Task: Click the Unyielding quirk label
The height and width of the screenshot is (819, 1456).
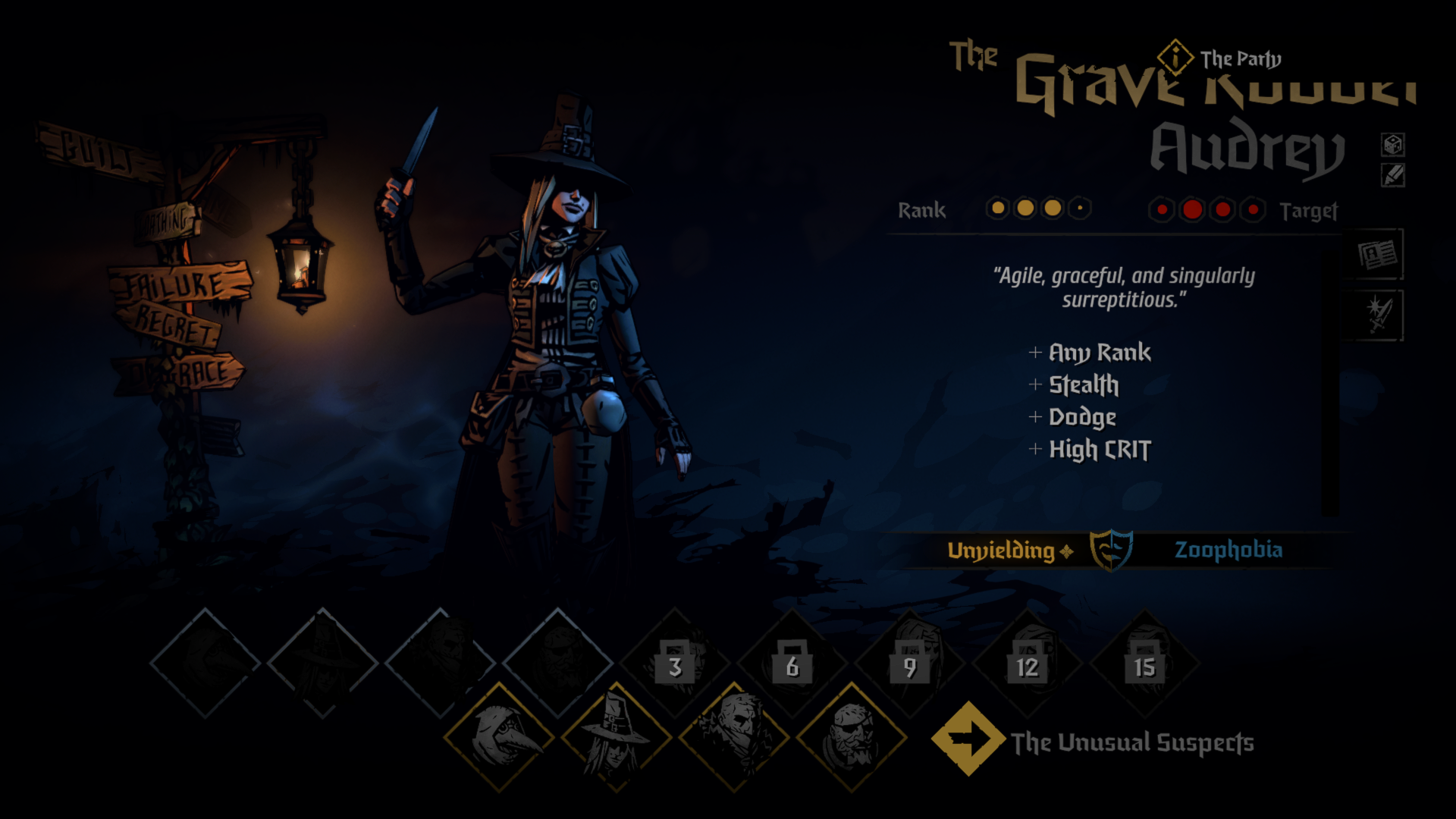Action: point(1002,551)
